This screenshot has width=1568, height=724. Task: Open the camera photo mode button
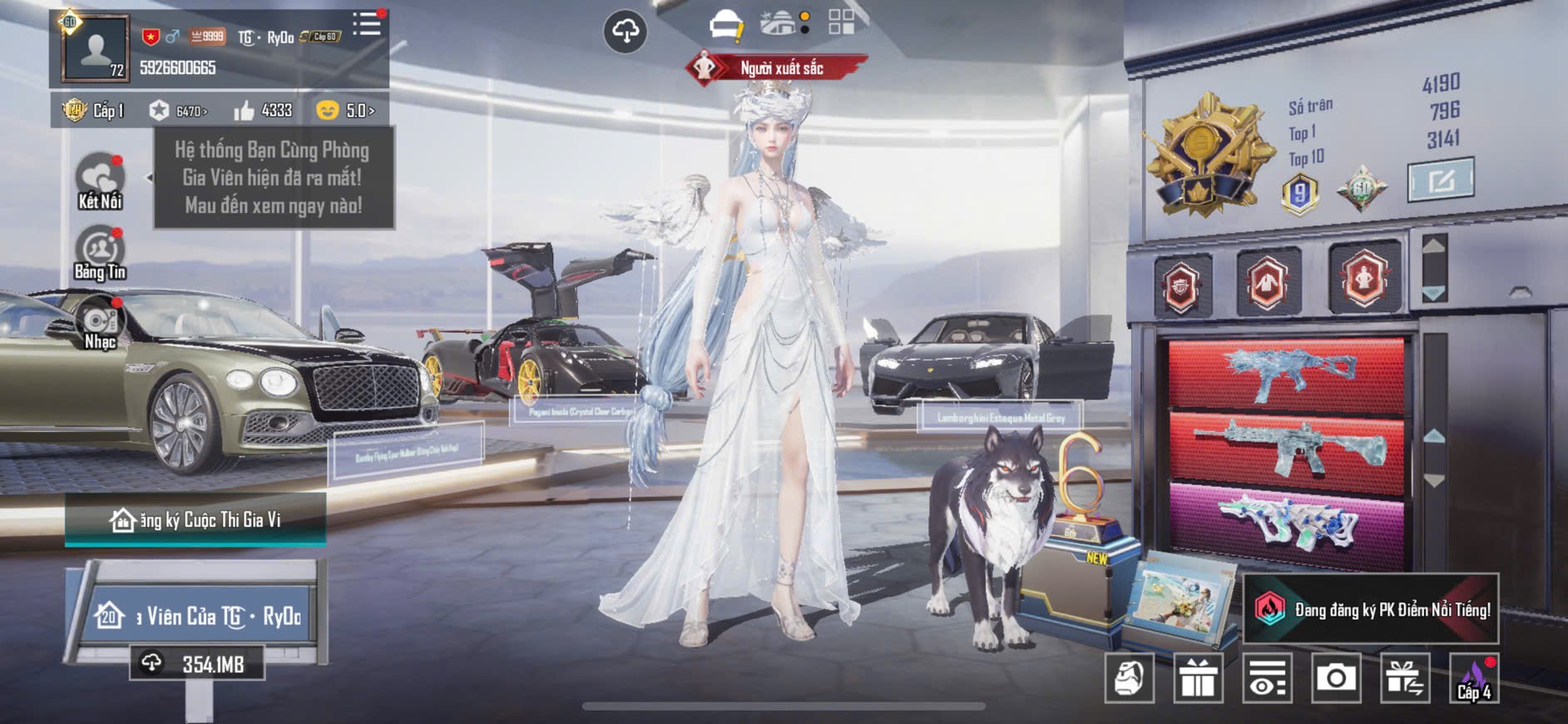[1336, 678]
